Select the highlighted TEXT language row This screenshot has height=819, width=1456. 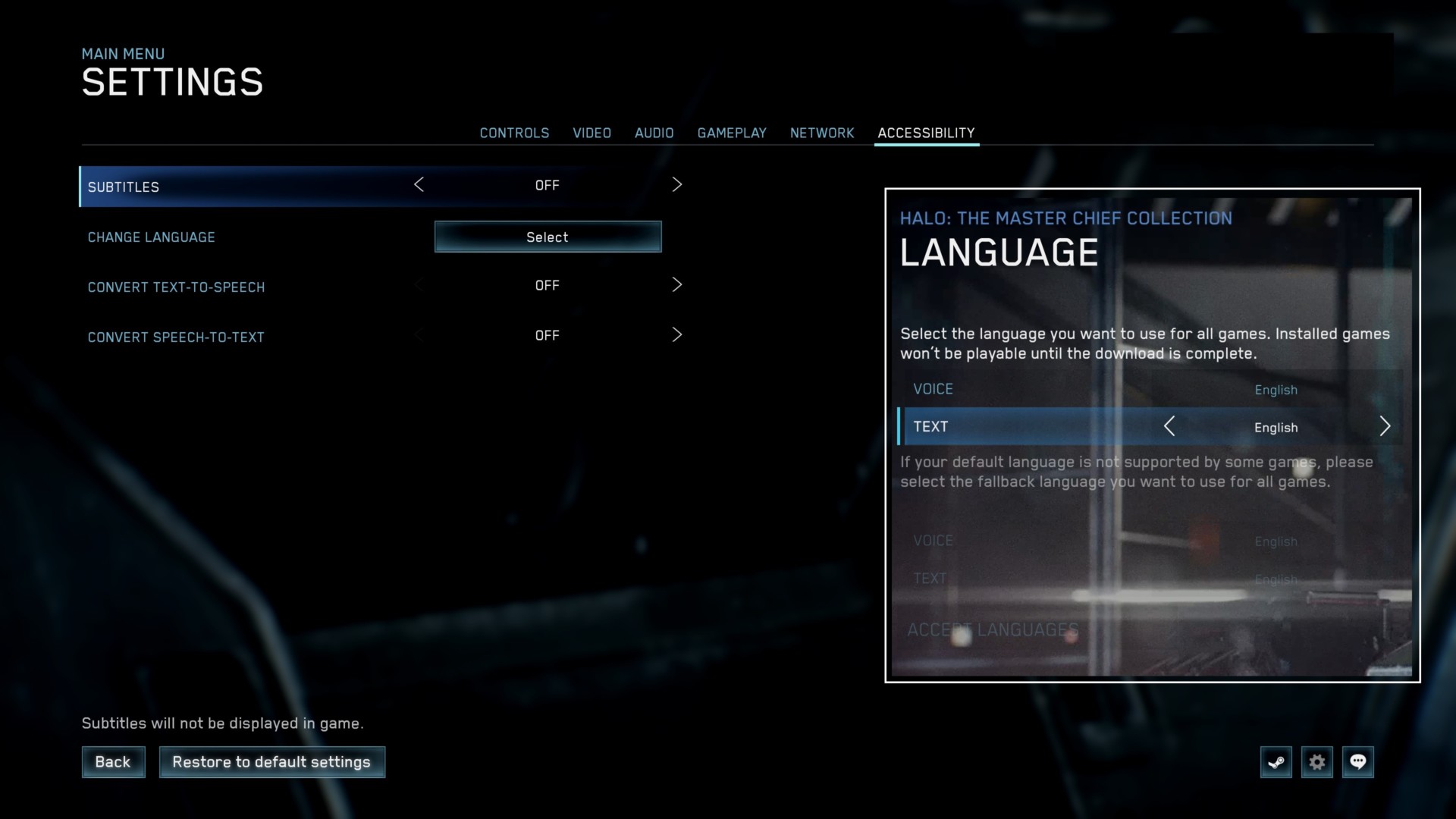click(x=1100, y=426)
